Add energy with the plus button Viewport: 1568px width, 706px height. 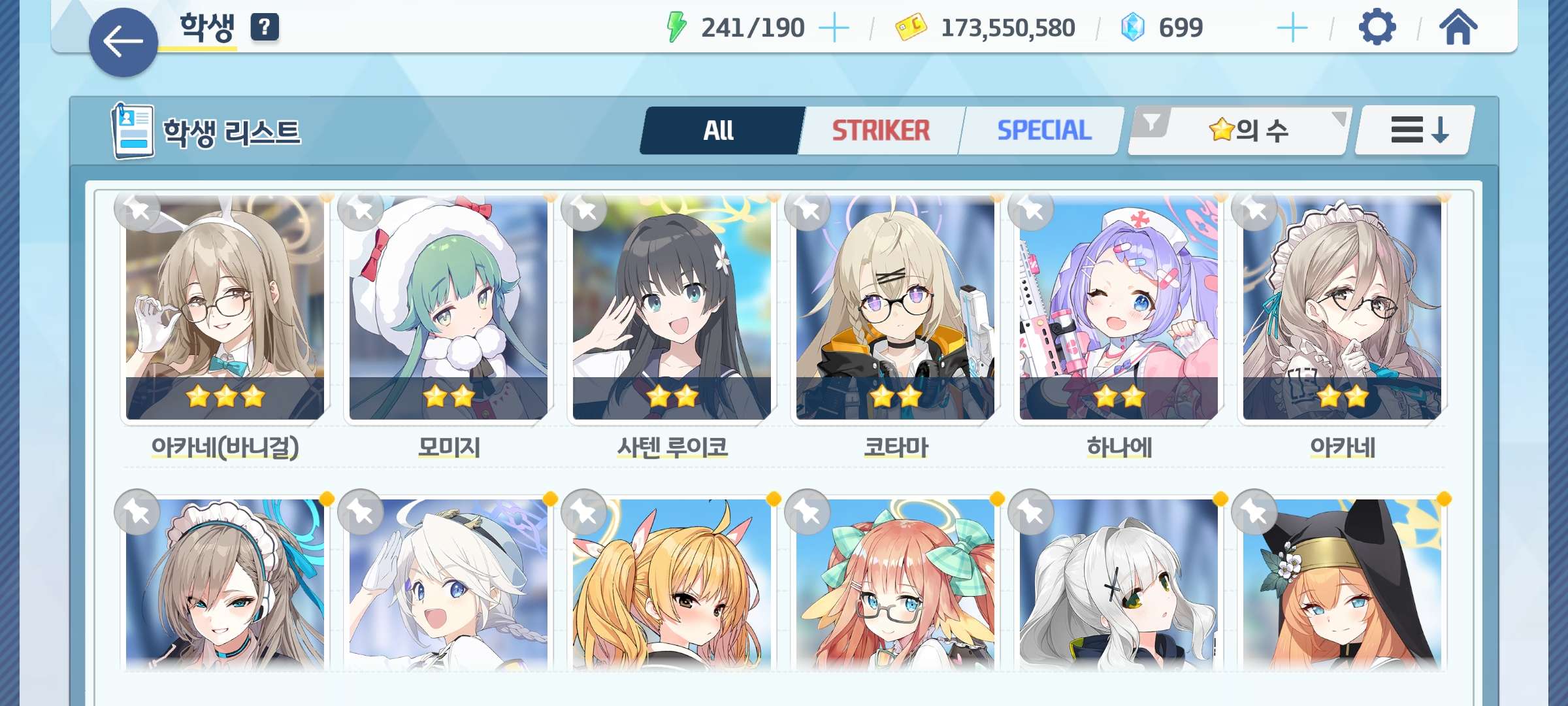pyautogui.click(x=834, y=28)
